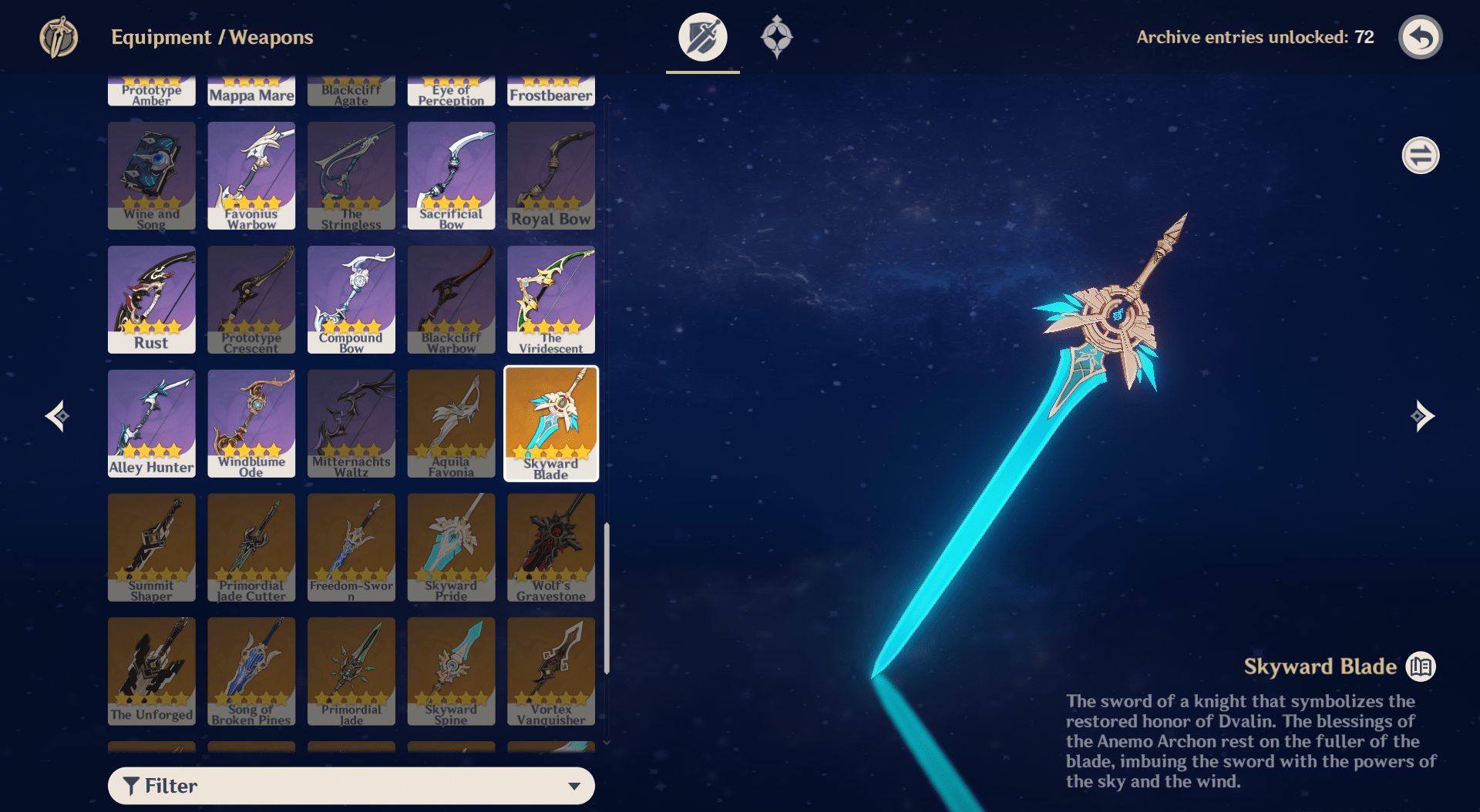Choose the Vortex Vanquisher polearm
1480x812 pixels.
point(550,672)
